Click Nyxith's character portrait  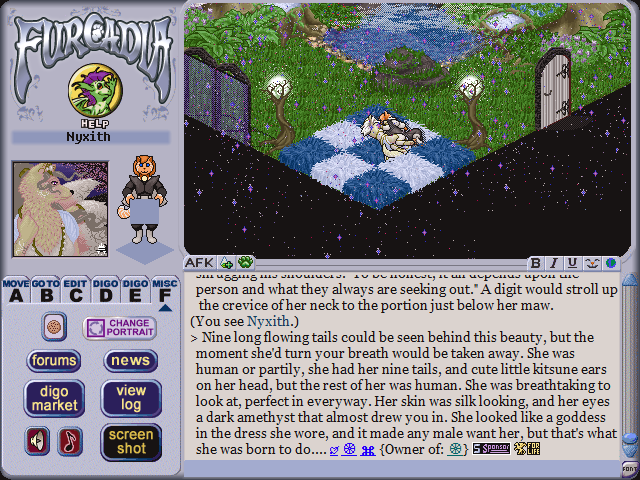coord(59,208)
